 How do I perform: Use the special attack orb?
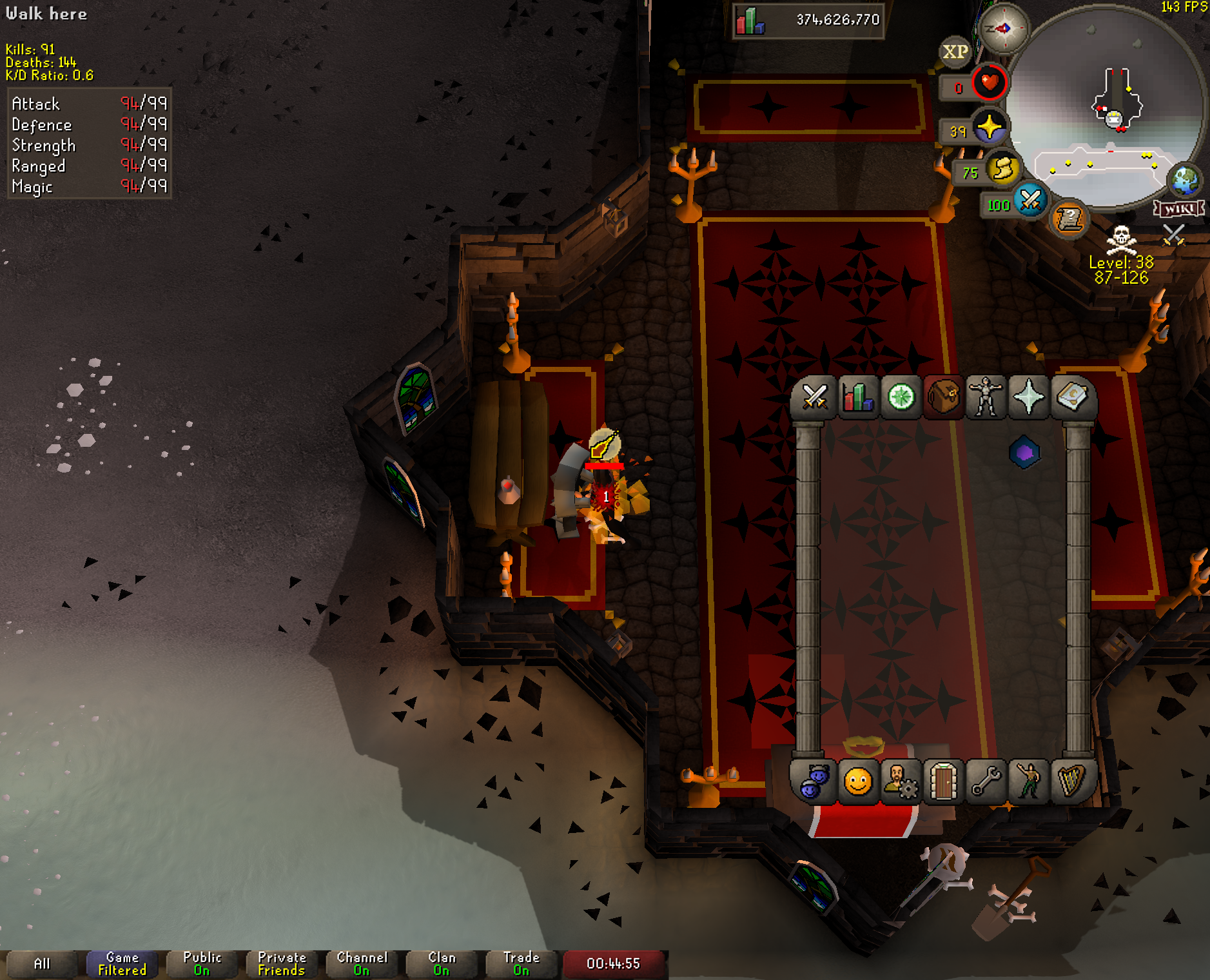[x=1030, y=201]
